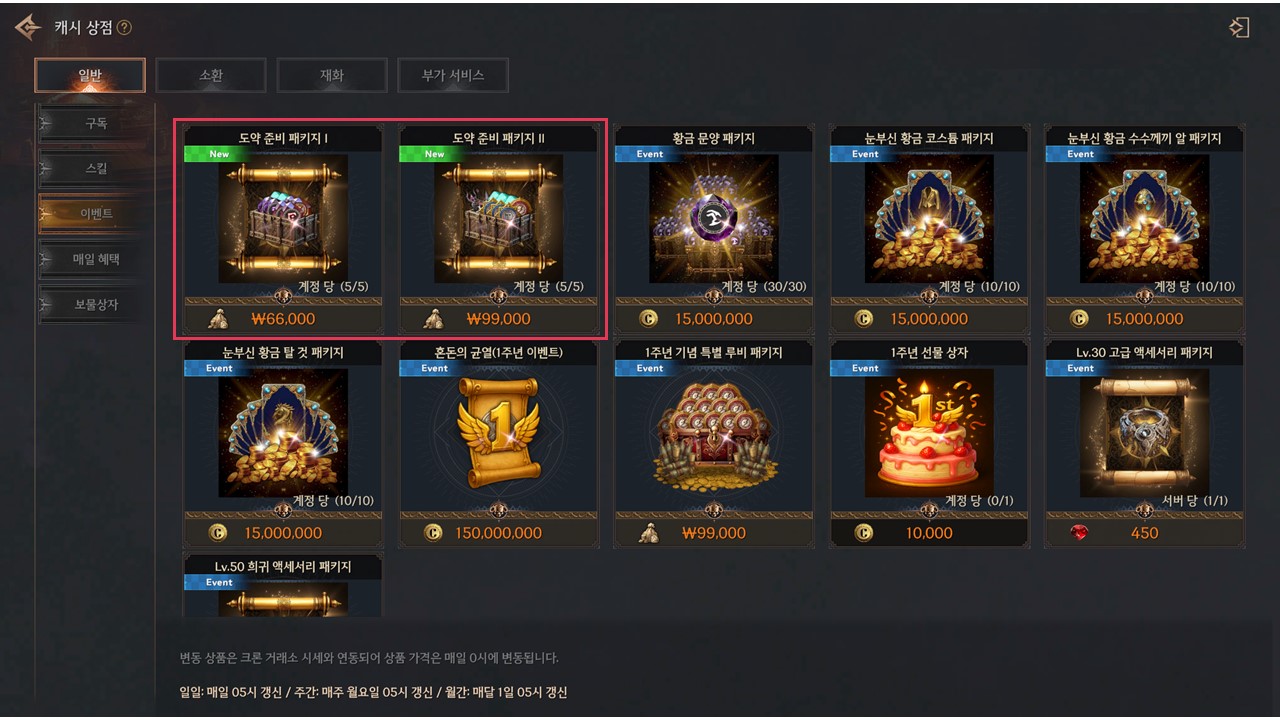
Task: Choose the 도약 준비 패키지 II item
Action: [498, 219]
